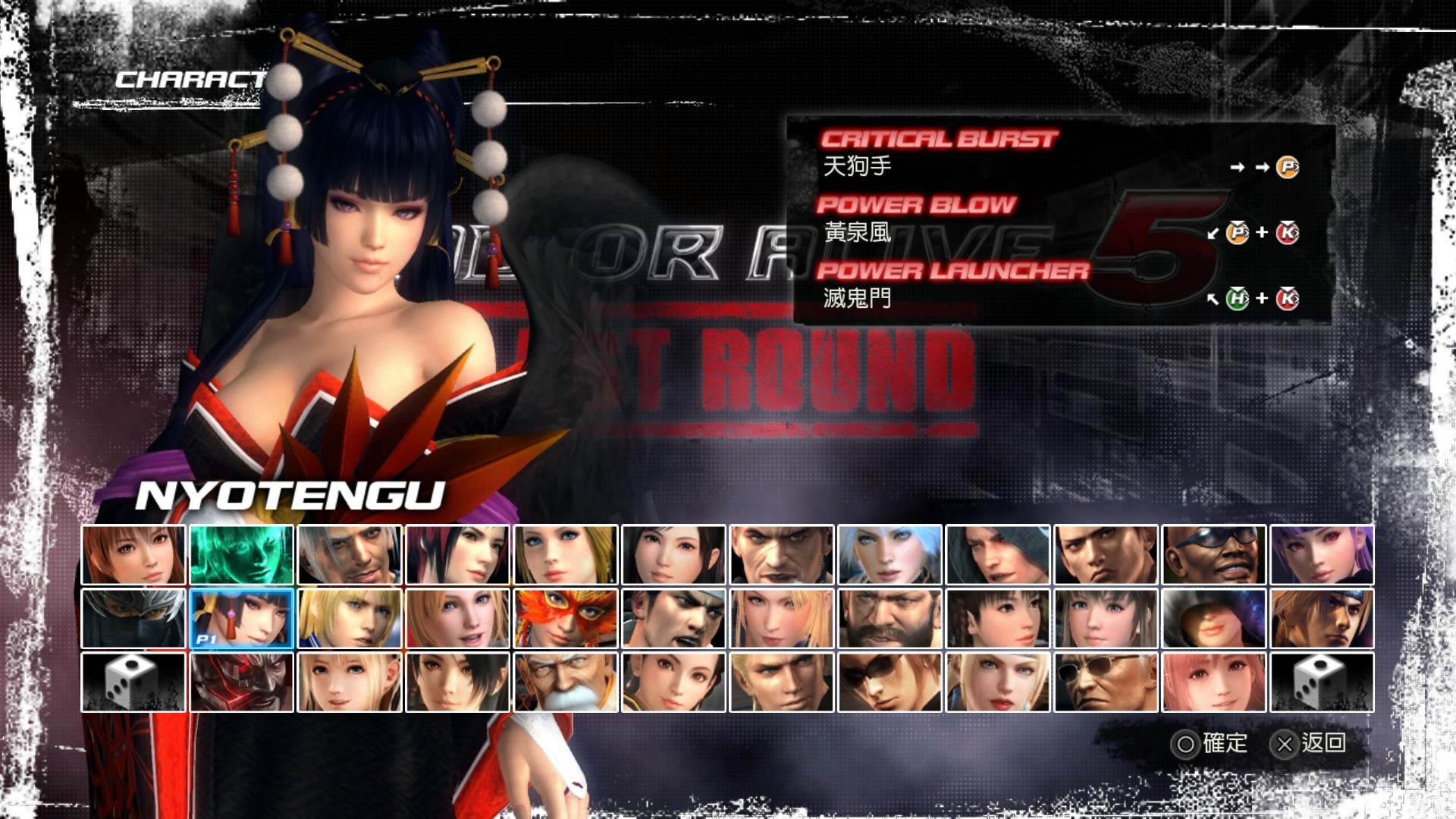
Task: Select bald Leon wearing sunglasses
Action: (x=1106, y=682)
